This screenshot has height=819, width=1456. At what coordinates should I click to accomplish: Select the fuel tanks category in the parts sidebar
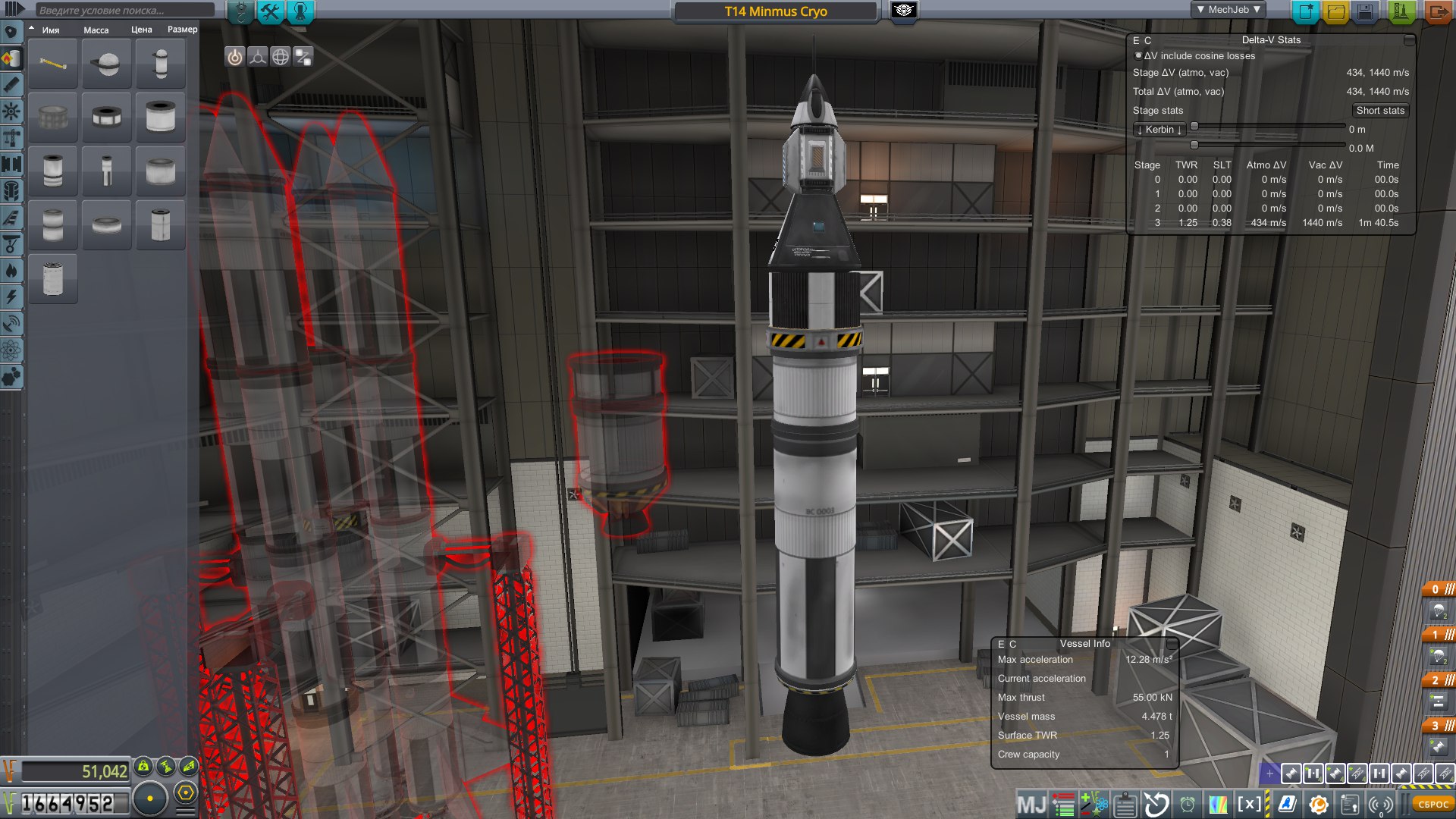[11, 58]
